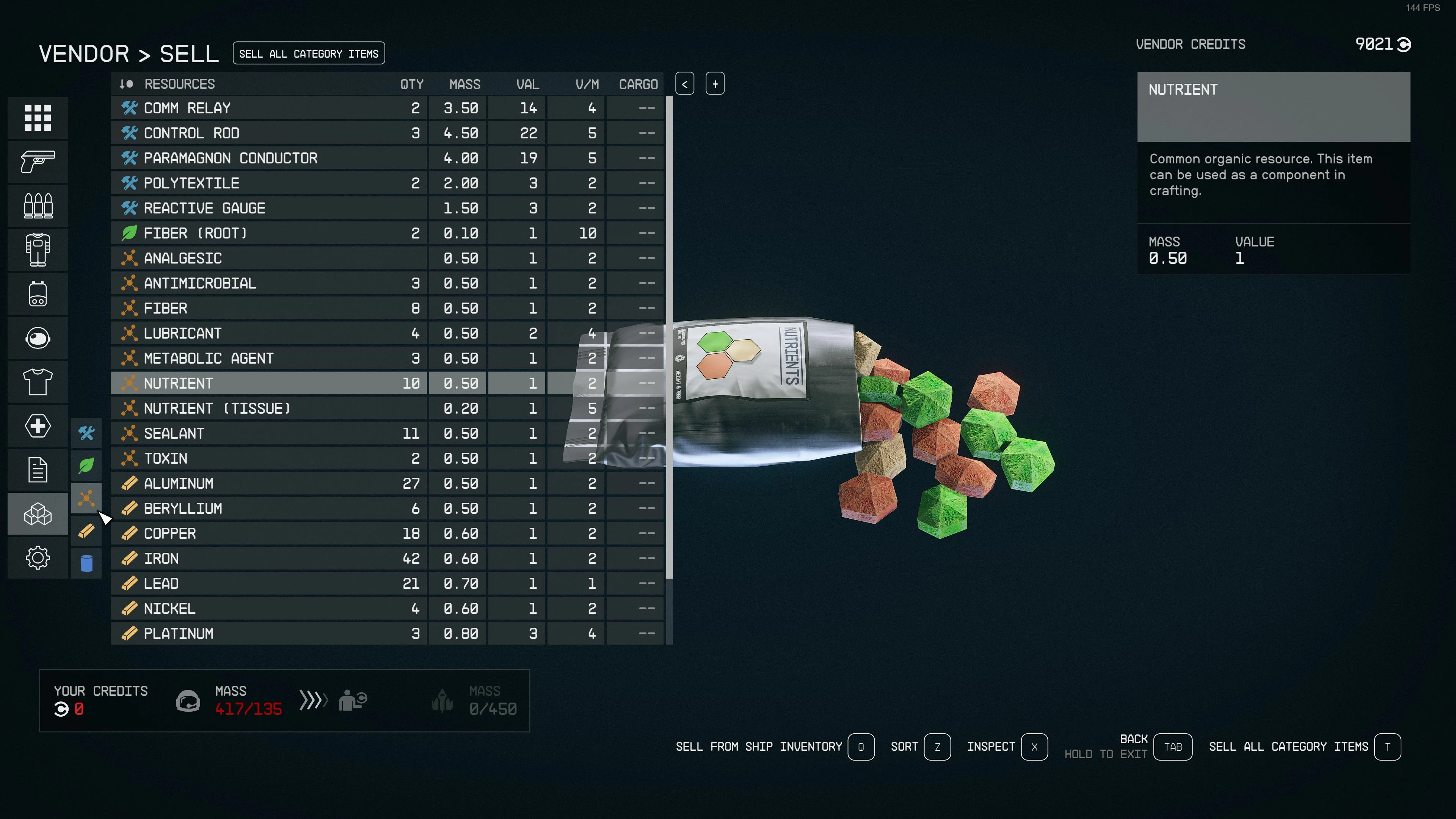Filter by blue barrel subcategory
The image size is (1456, 819).
click(86, 563)
